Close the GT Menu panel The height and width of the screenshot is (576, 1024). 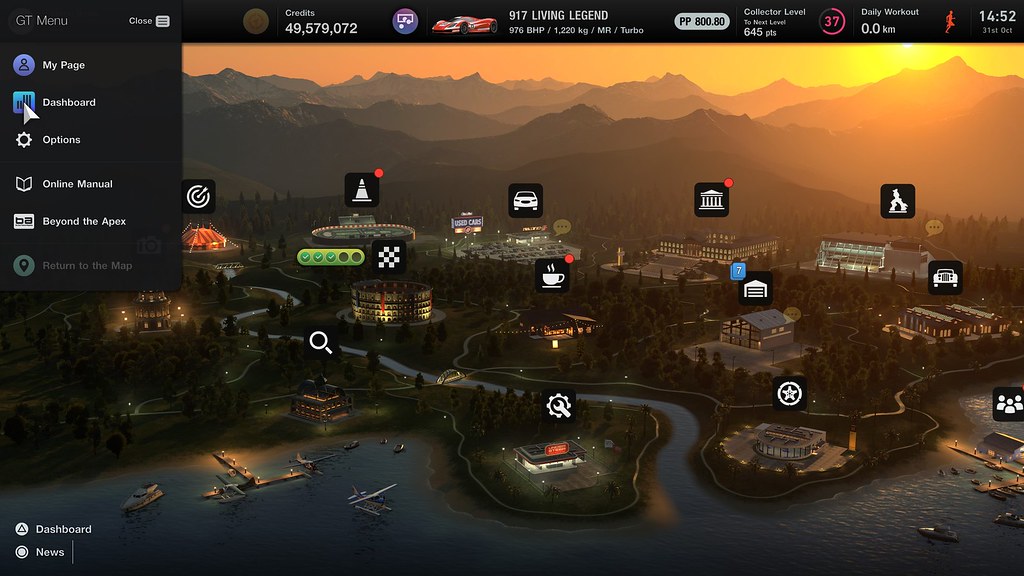point(150,21)
